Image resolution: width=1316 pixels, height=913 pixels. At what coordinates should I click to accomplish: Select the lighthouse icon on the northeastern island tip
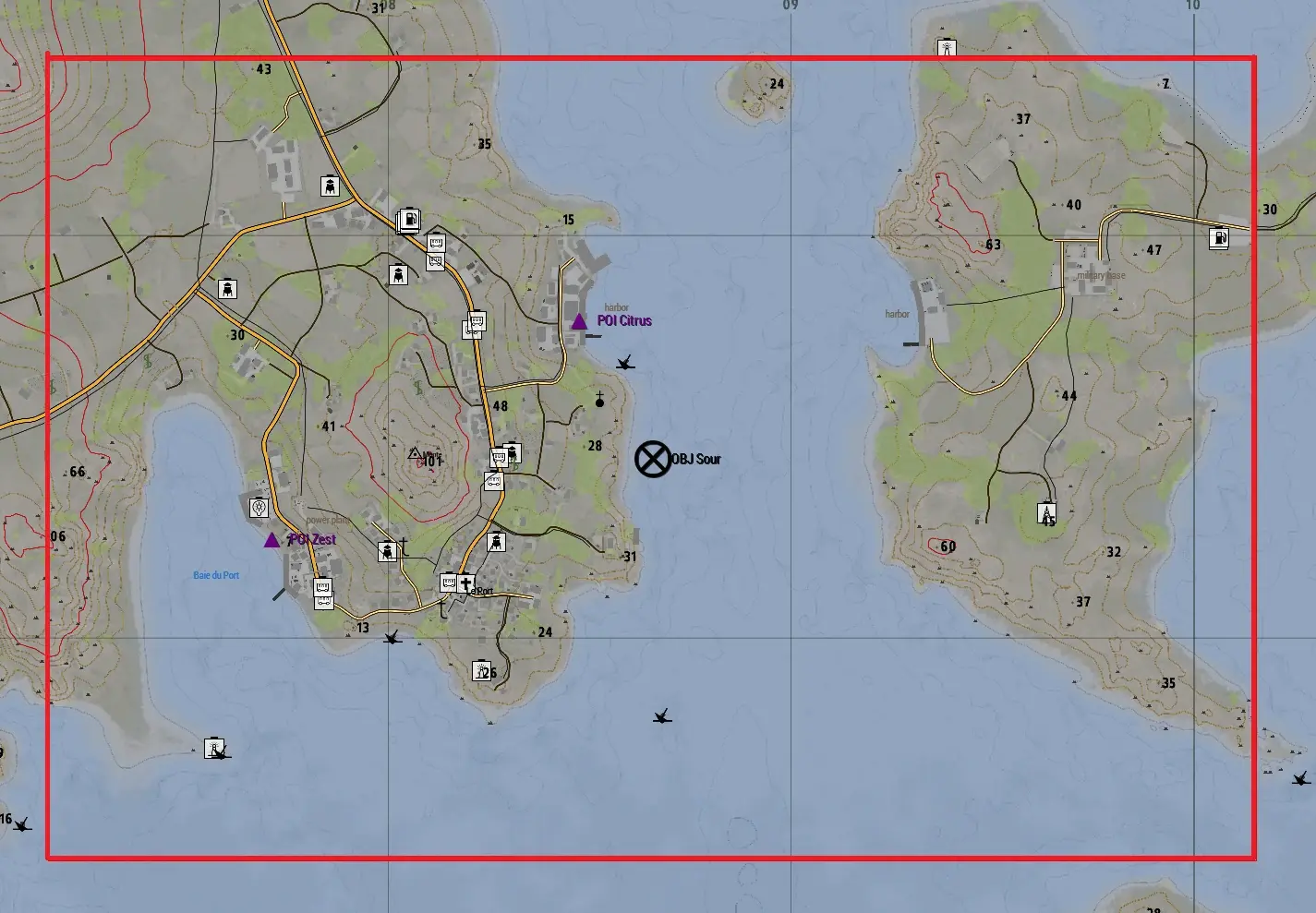coord(947,49)
